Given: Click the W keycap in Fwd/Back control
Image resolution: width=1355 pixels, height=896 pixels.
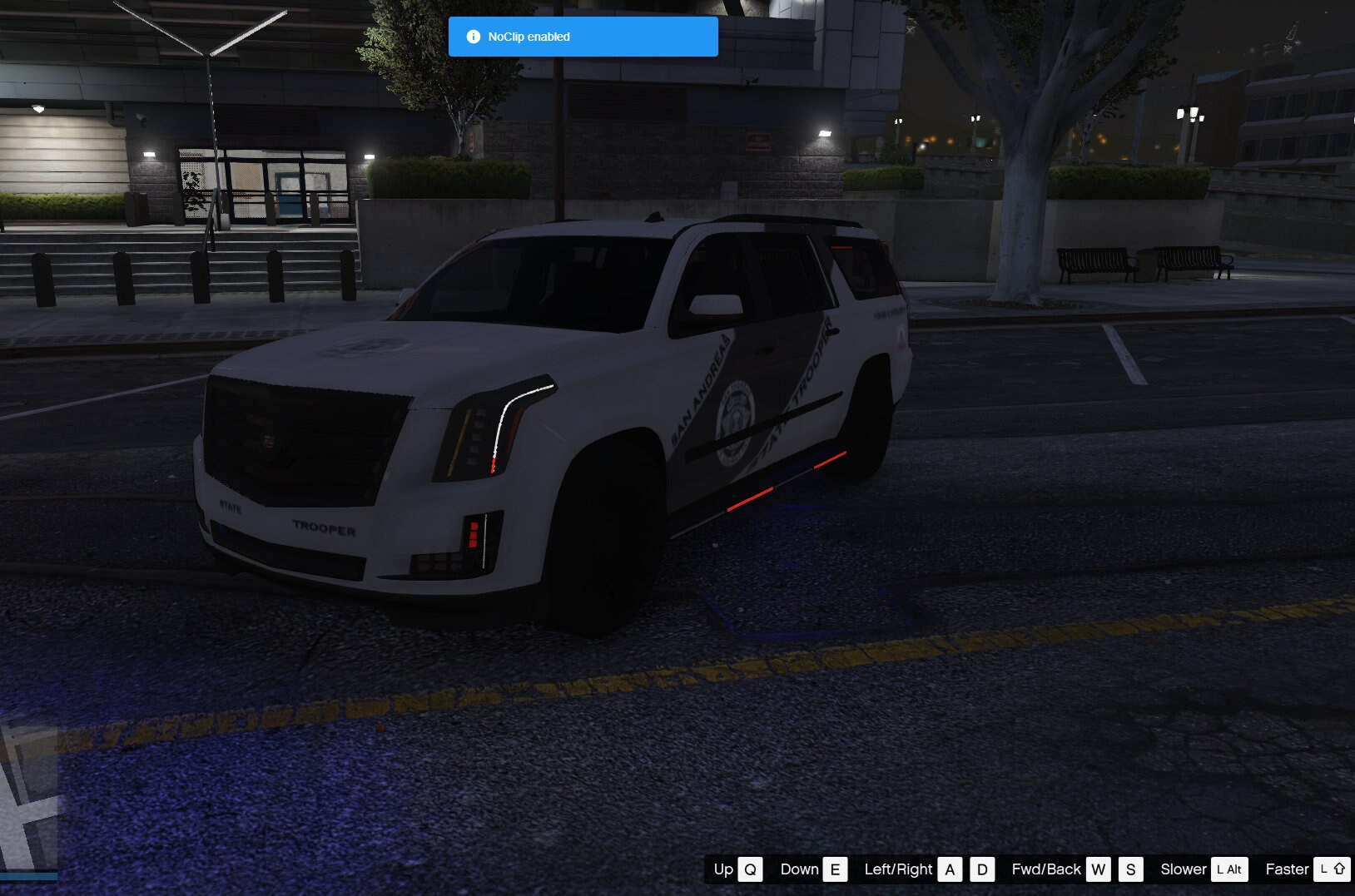Looking at the screenshot, I should pos(1100,869).
